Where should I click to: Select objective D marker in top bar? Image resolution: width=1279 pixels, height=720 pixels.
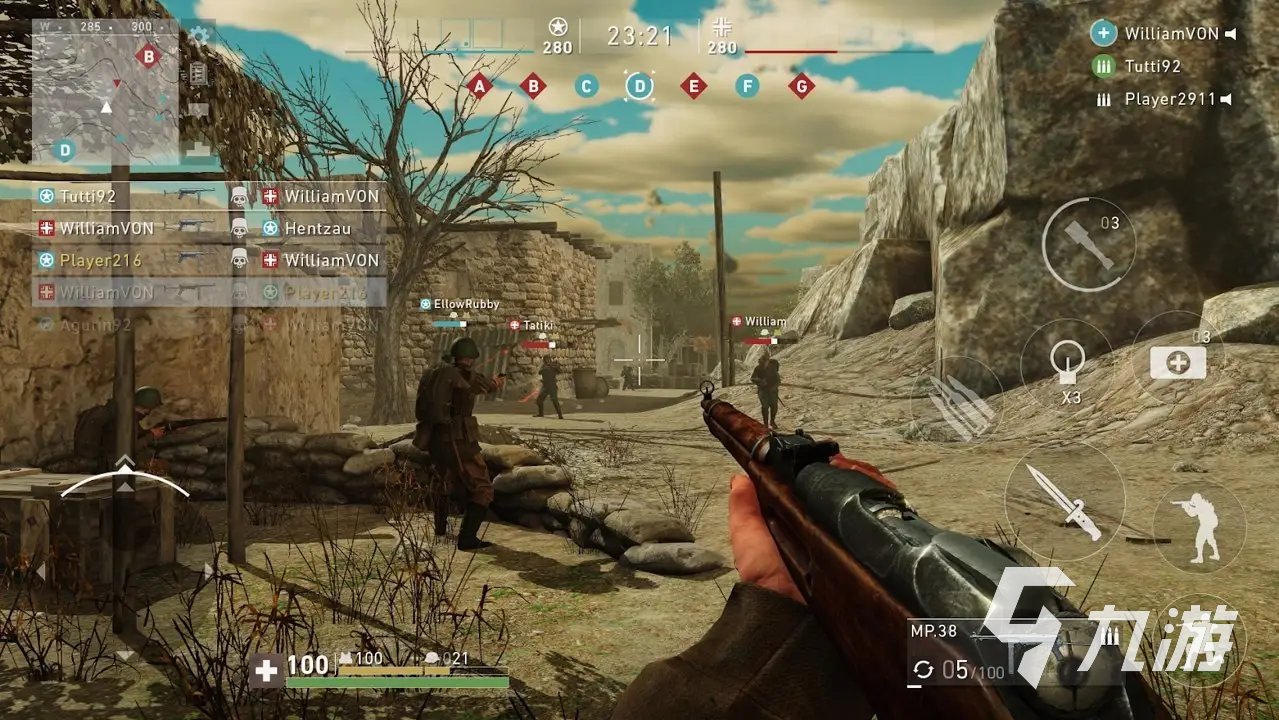pos(639,86)
